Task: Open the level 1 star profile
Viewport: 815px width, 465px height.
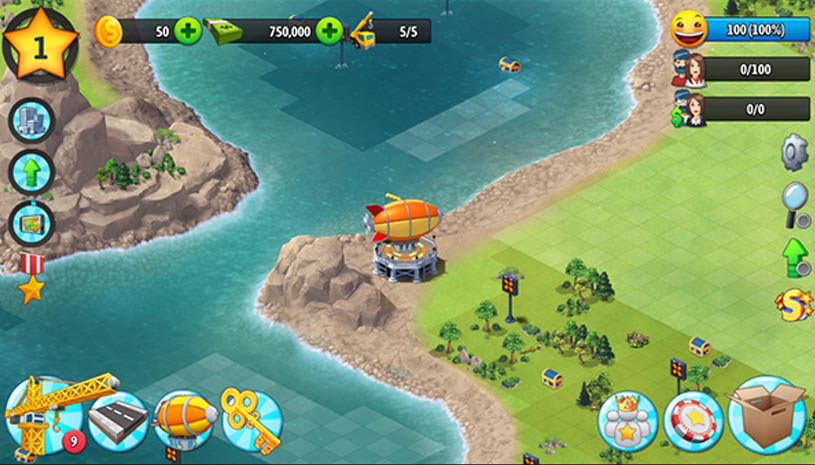Action: [x=41, y=45]
